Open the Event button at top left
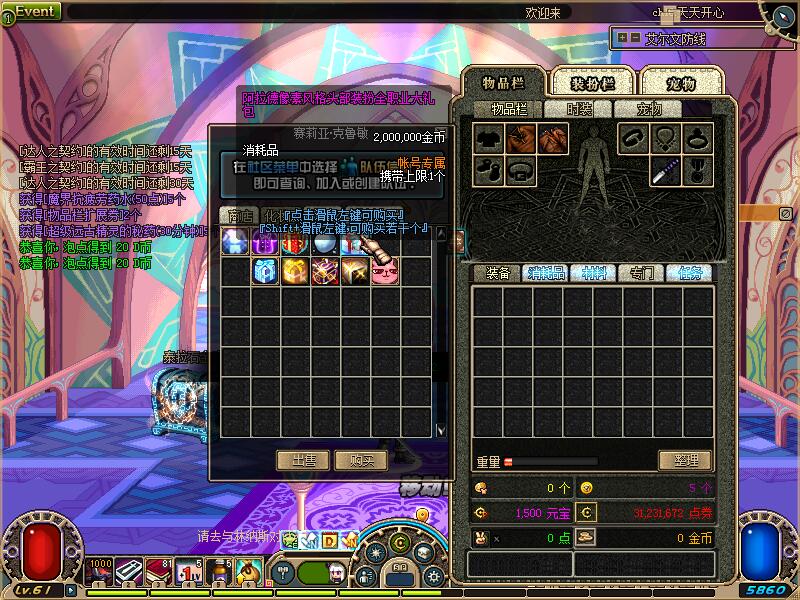Screen dimensions: 800x600 pos(35,11)
